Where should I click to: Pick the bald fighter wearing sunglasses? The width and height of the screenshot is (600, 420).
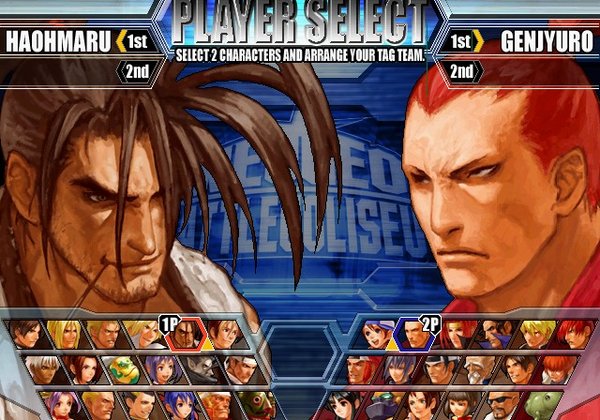pyautogui.click(x=501, y=407)
